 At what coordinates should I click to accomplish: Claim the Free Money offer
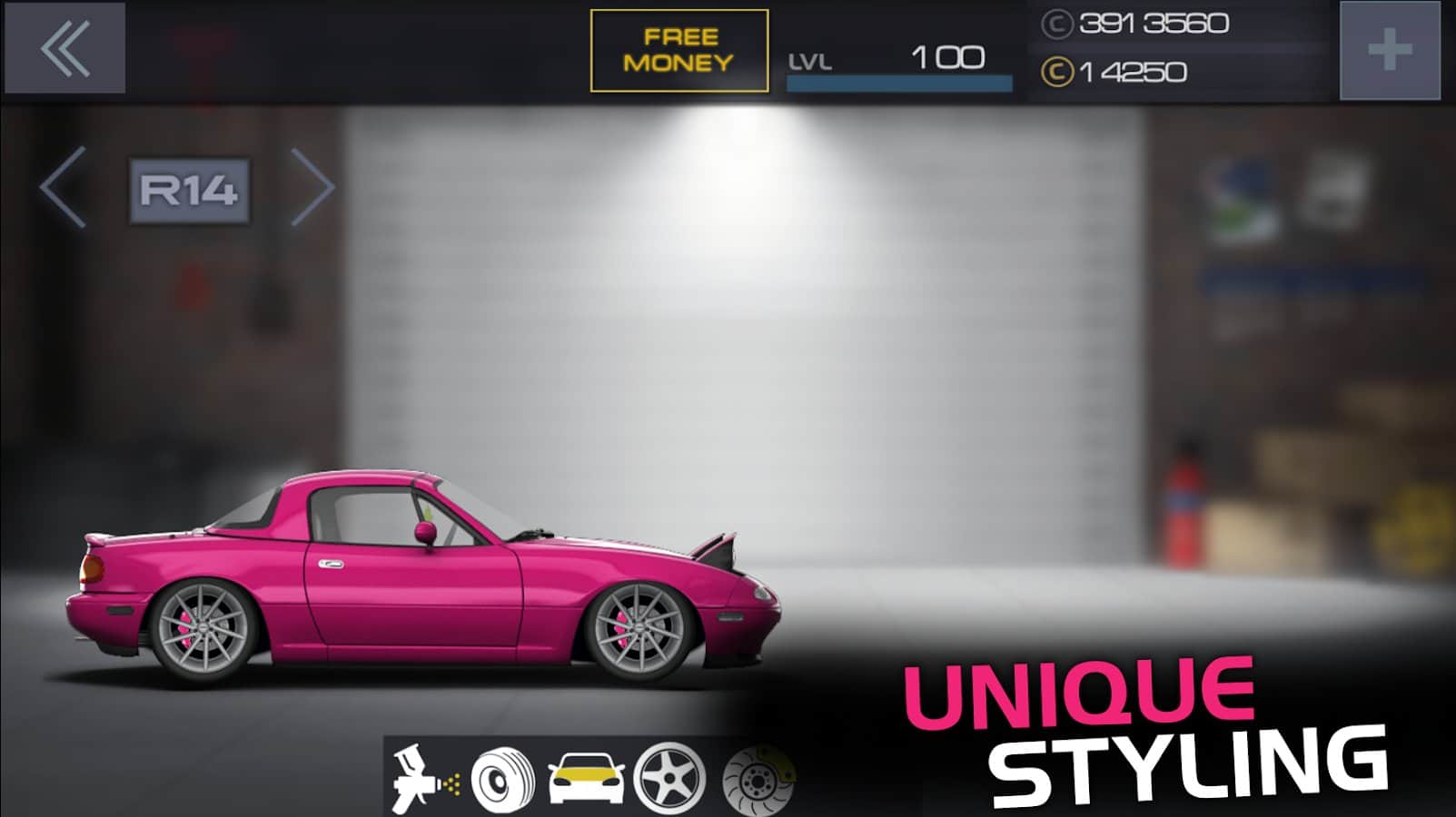(x=678, y=51)
